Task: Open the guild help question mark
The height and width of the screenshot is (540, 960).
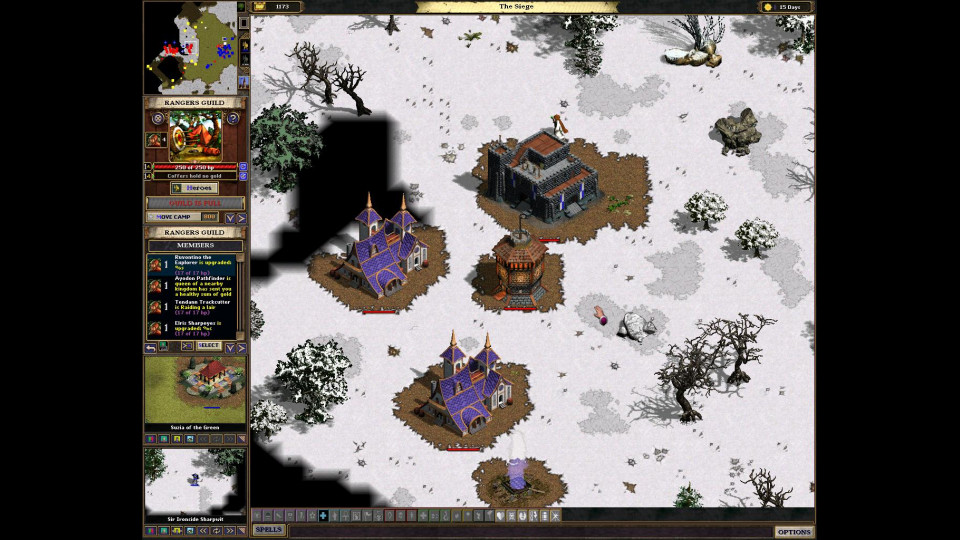Action: coord(233,118)
